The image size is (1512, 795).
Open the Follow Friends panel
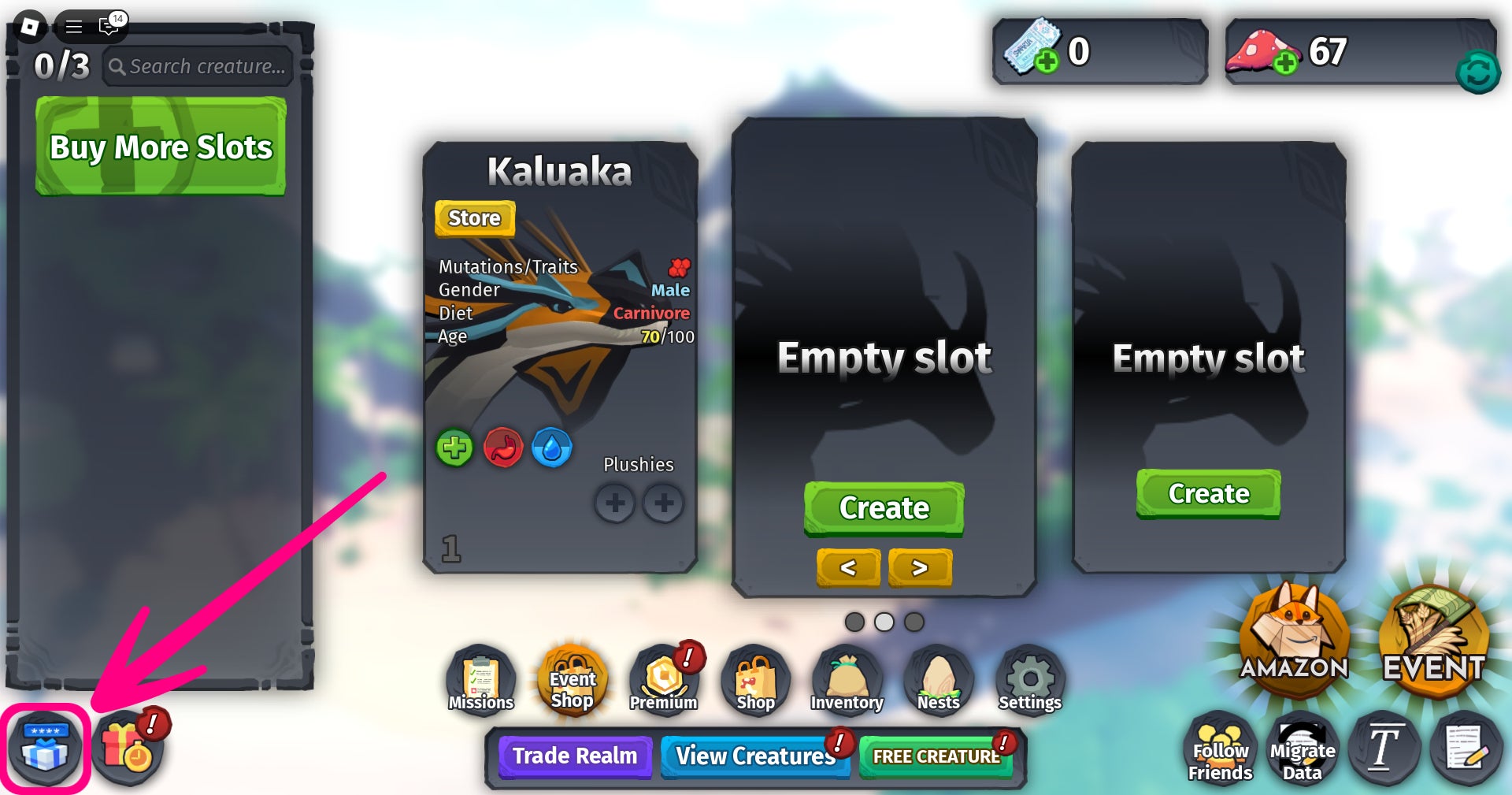coord(1220,749)
